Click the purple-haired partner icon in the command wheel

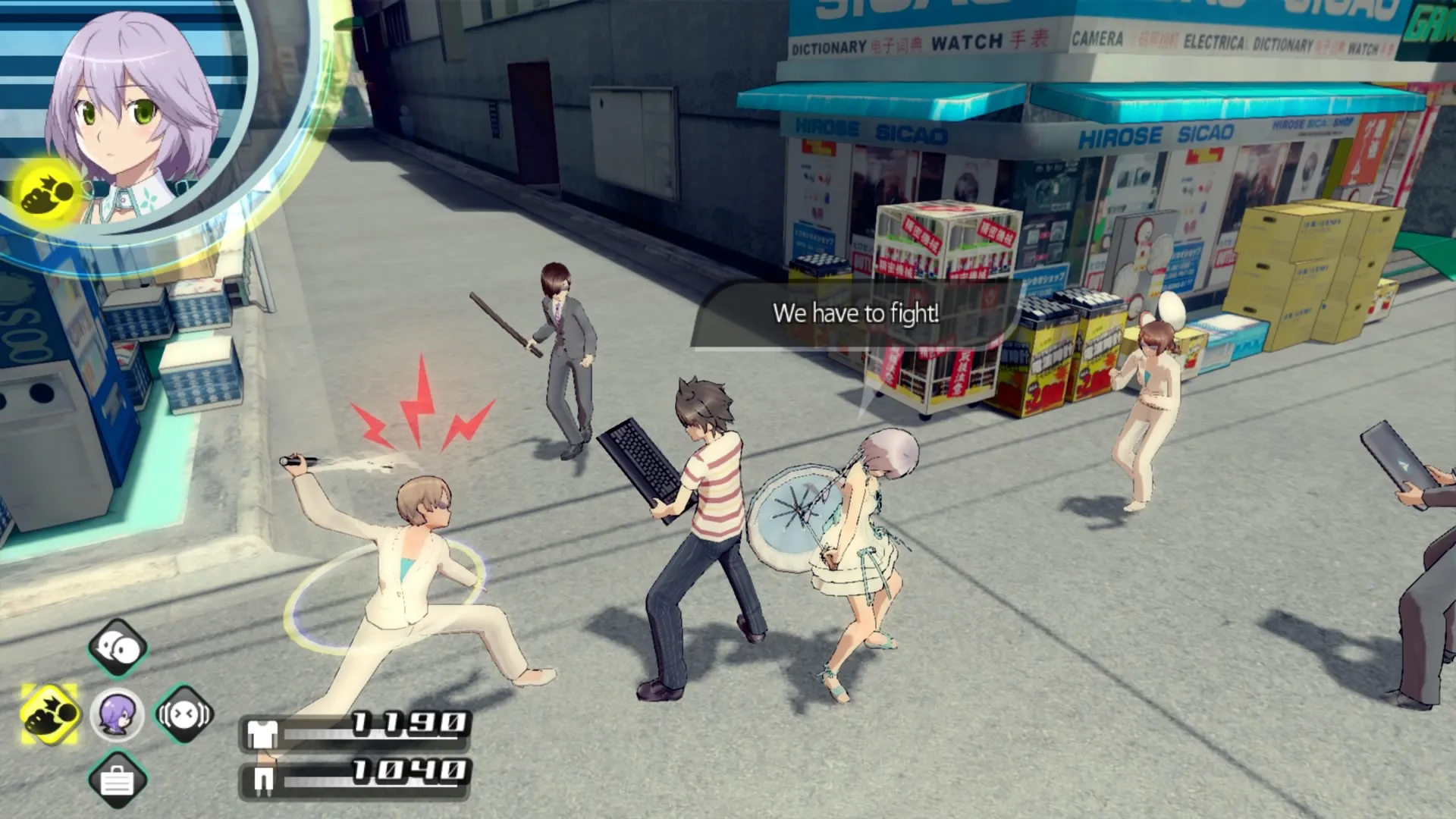pos(117,714)
